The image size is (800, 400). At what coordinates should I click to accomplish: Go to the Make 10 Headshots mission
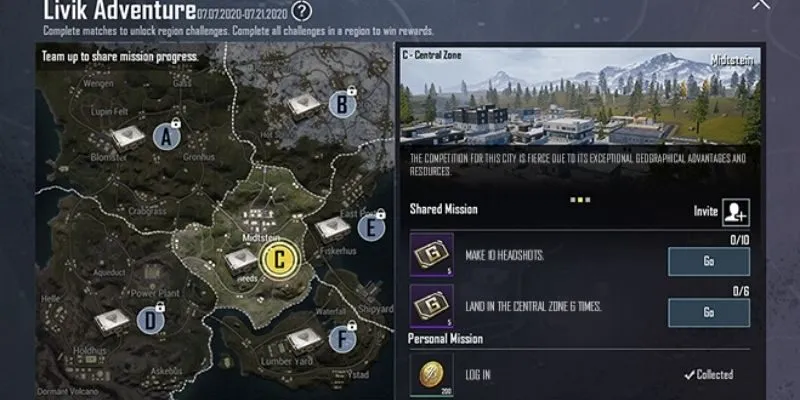point(708,261)
